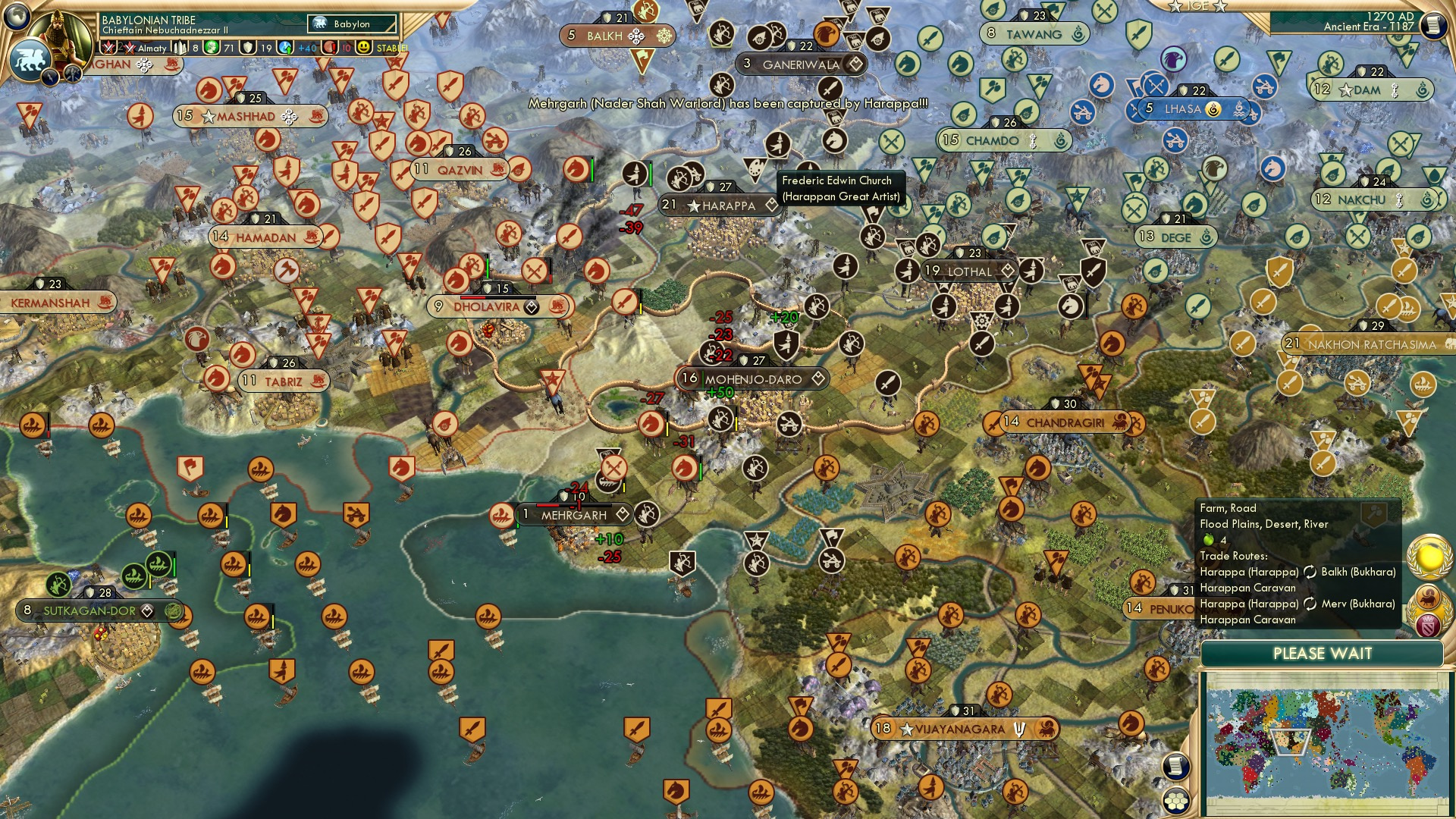The height and width of the screenshot is (819, 1456).
Task: Click the viewport rectangle on the minimap
Action: click(1289, 742)
